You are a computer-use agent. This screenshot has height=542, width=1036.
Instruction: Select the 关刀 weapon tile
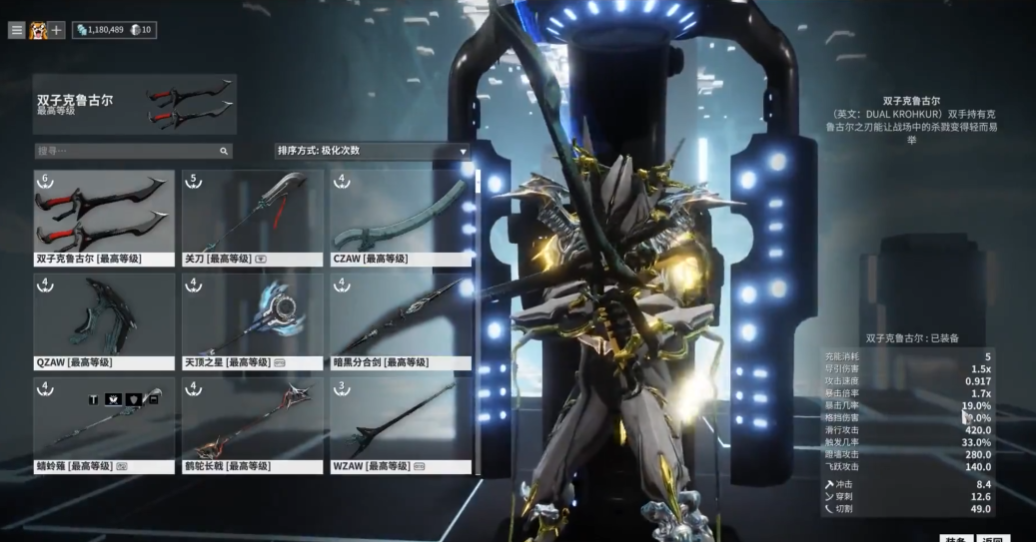click(x=252, y=217)
